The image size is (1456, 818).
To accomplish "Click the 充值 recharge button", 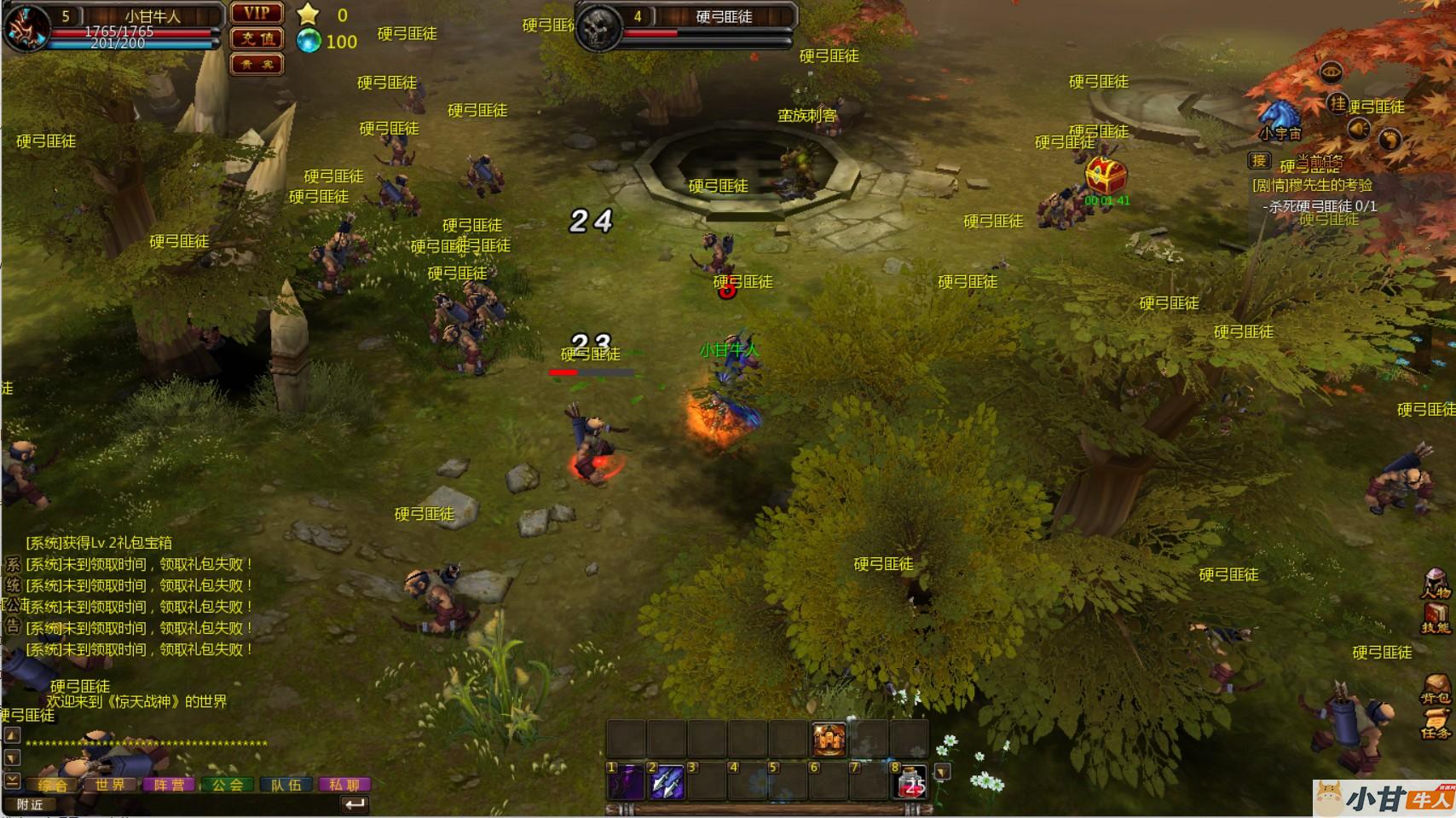I will tap(257, 38).
